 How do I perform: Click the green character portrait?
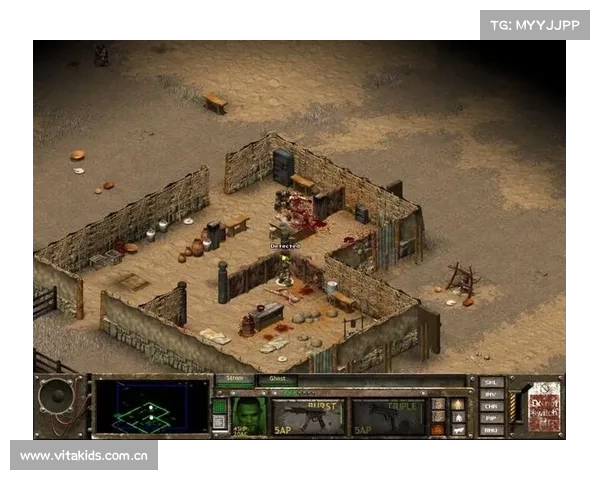click(250, 415)
